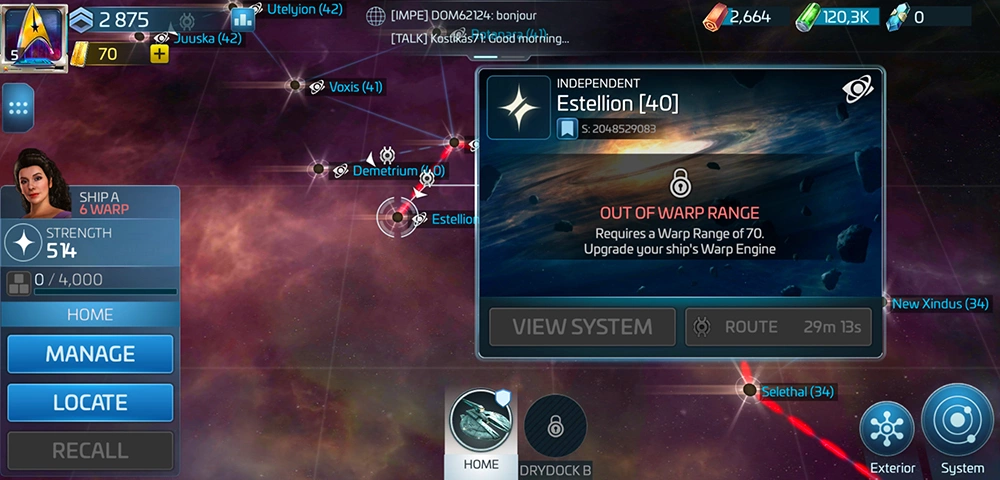1000x480 pixels.
Task: Click the VIEW SYSTEM button
Action: click(x=582, y=327)
